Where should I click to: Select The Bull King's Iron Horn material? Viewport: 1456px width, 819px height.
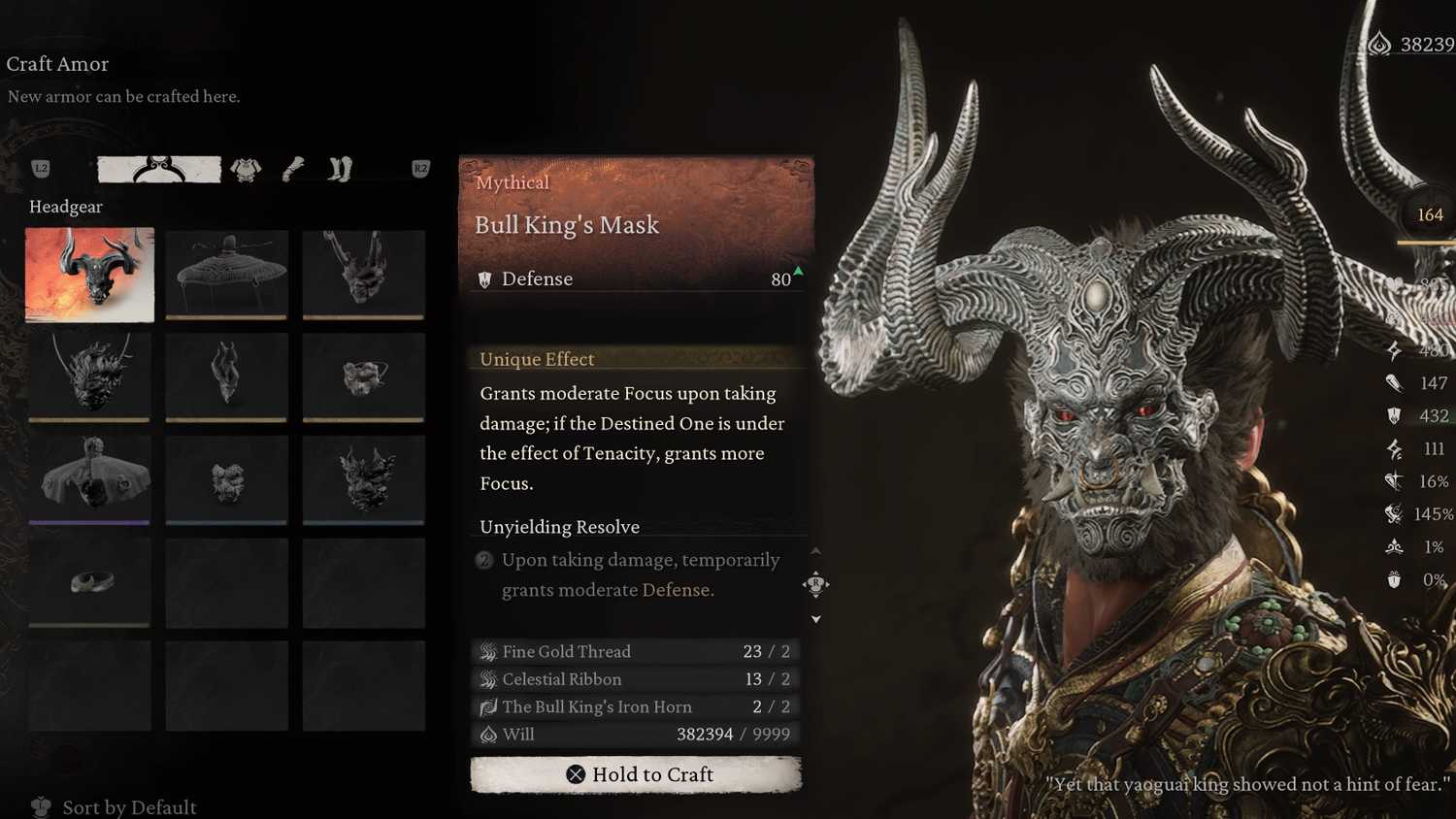coord(636,706)
